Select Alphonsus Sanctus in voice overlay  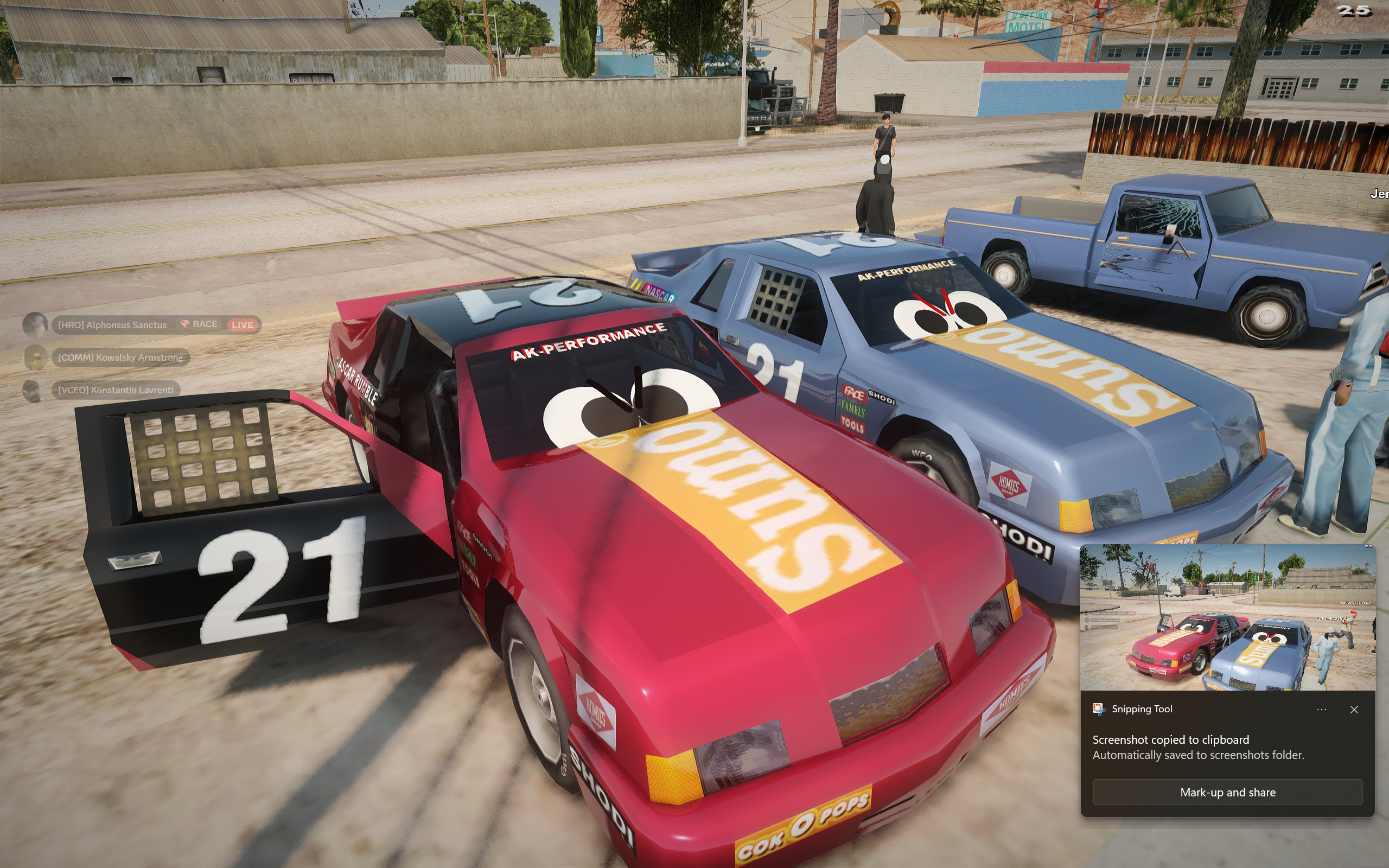[112, 325]
